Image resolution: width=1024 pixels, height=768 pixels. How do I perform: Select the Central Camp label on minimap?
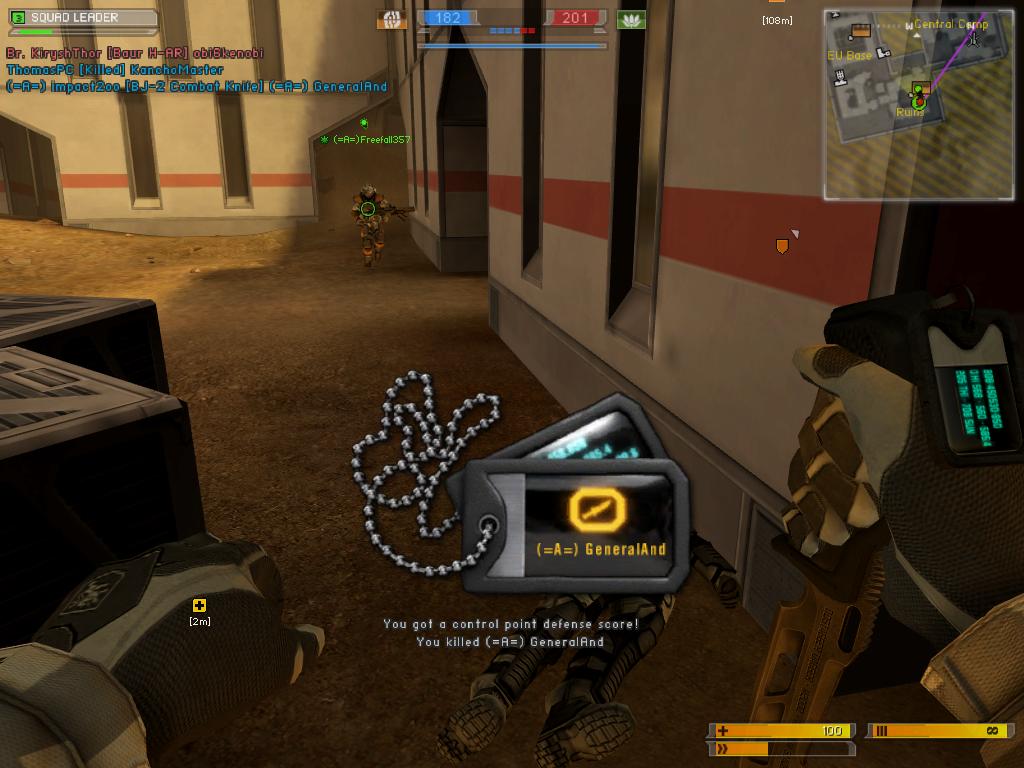950,24
